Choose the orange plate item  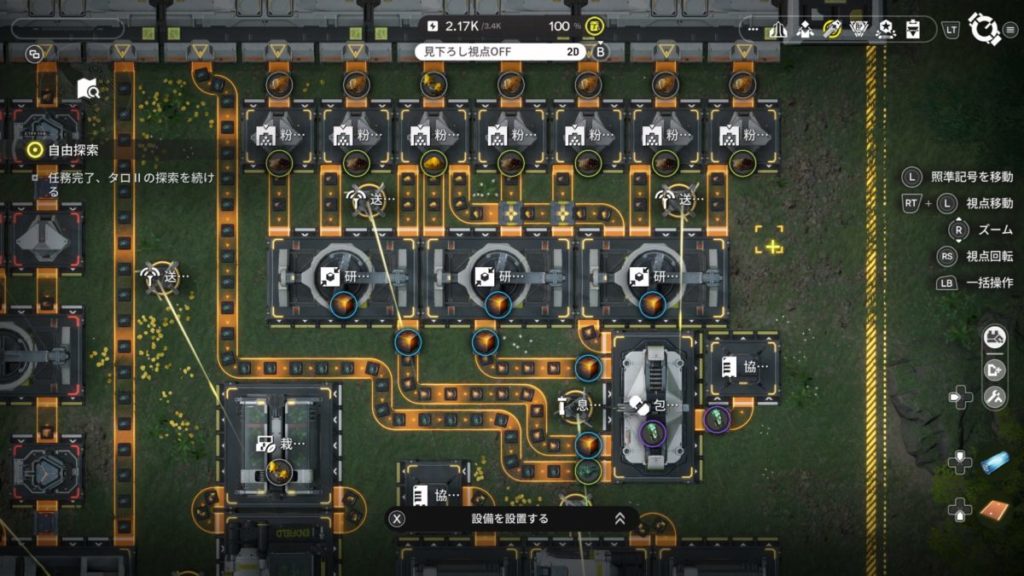click(994, 509)
